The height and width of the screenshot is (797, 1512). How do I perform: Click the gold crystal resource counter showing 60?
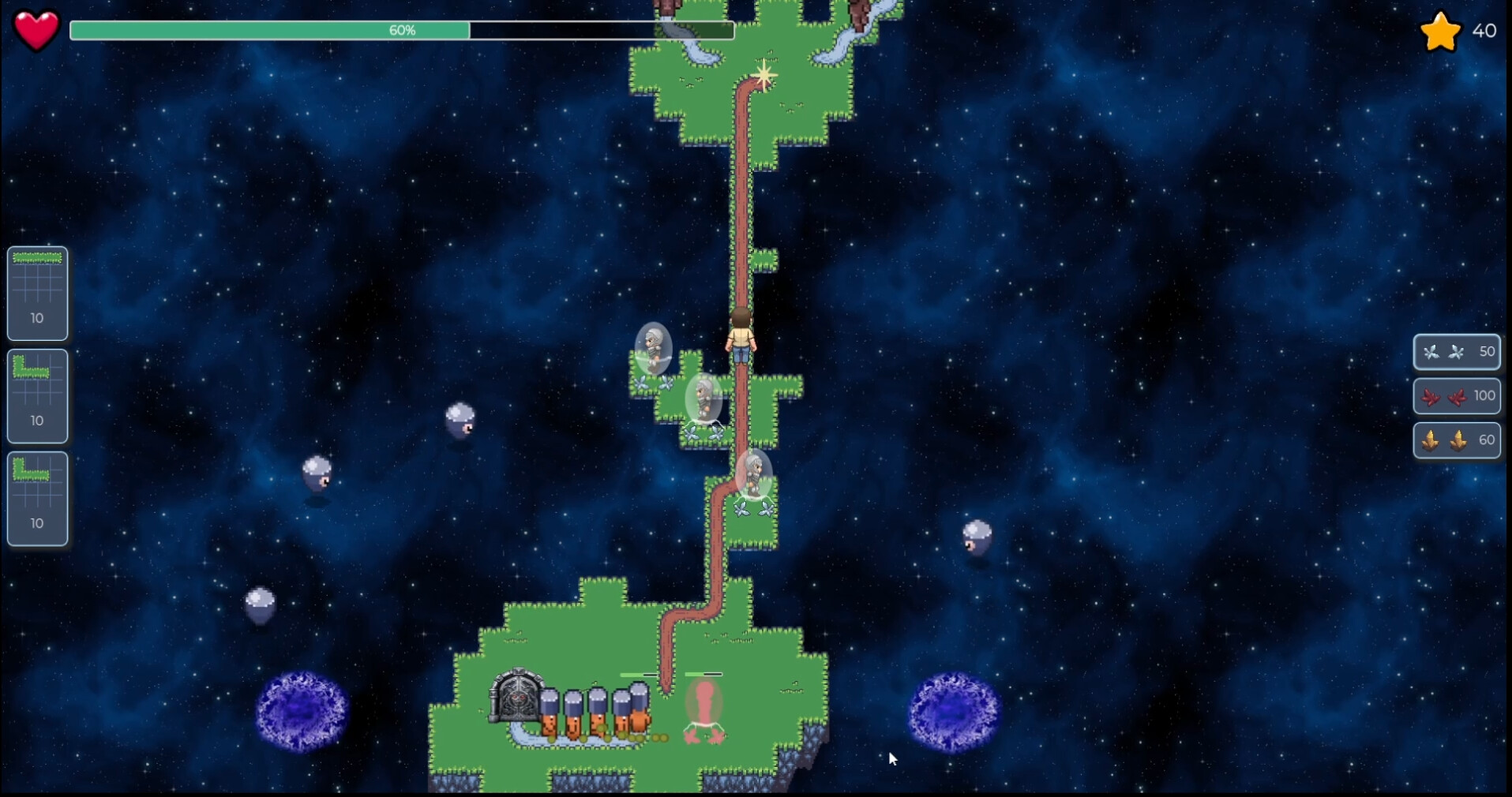[x=1458, y=440]
